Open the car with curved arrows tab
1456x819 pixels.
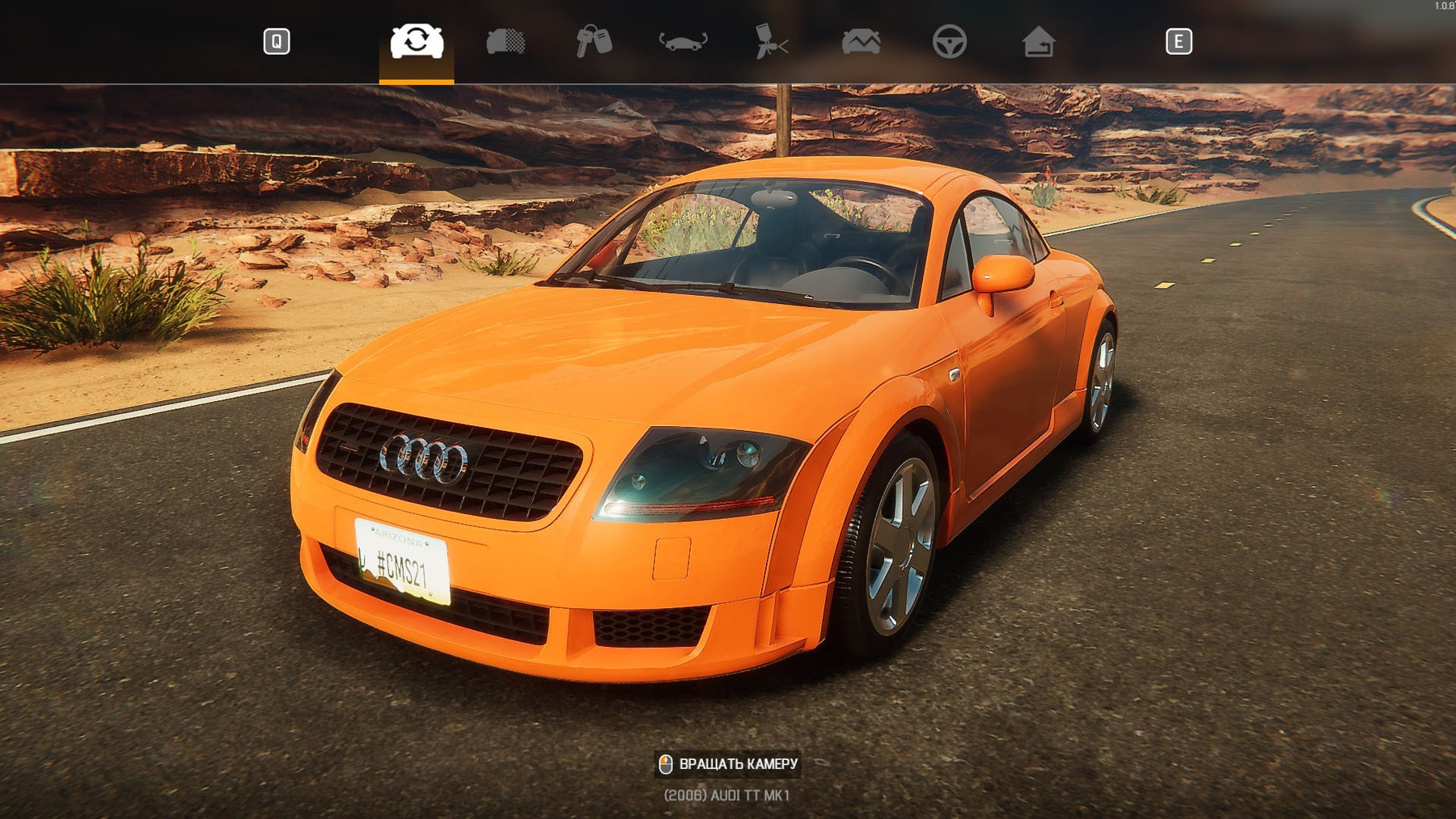[684, 41]
